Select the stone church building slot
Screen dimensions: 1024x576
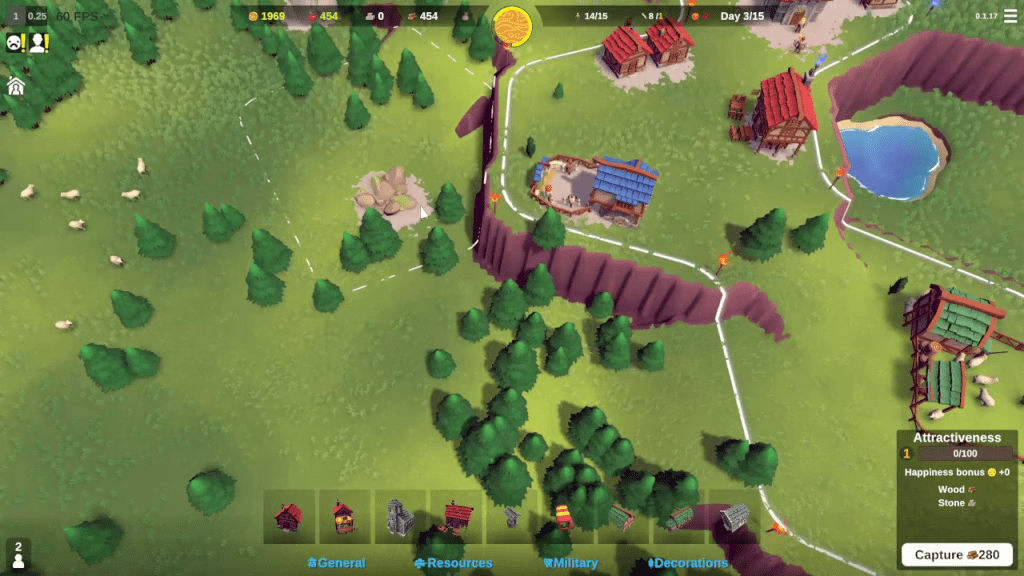[400, 516]
